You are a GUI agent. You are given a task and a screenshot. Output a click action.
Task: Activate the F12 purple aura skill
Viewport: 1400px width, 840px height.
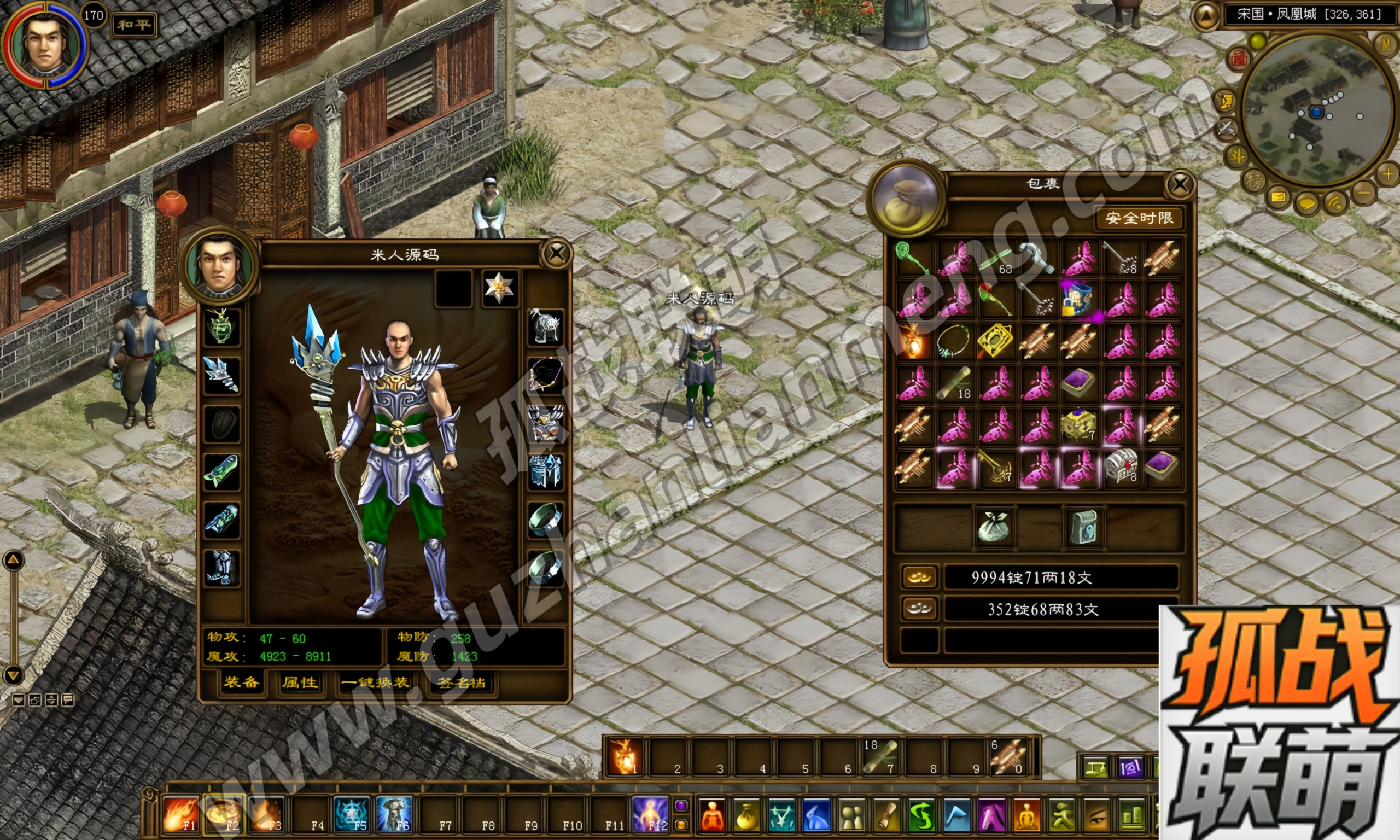point(650,814)
